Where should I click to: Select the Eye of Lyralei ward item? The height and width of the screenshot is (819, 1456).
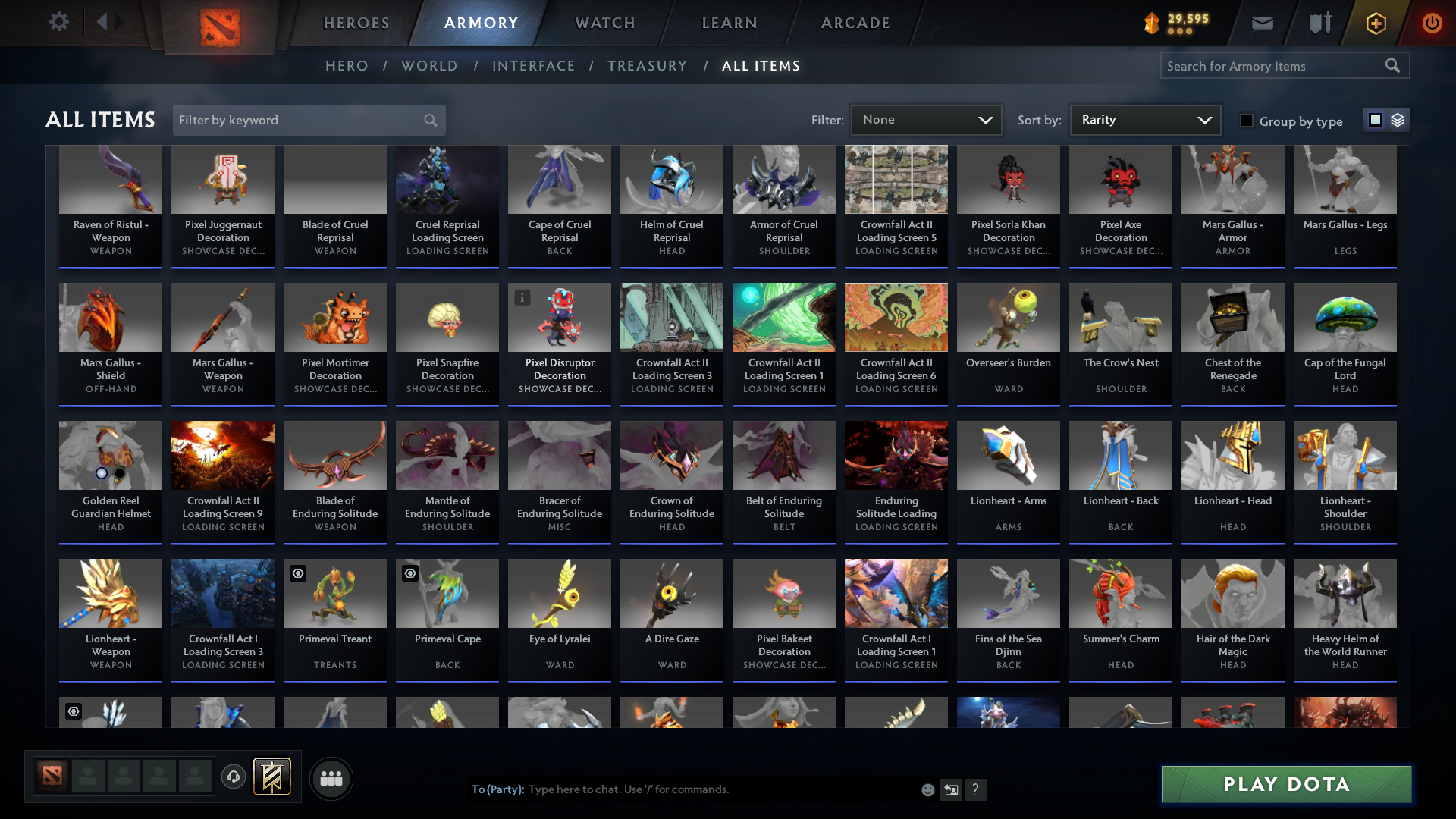[559, 618]
